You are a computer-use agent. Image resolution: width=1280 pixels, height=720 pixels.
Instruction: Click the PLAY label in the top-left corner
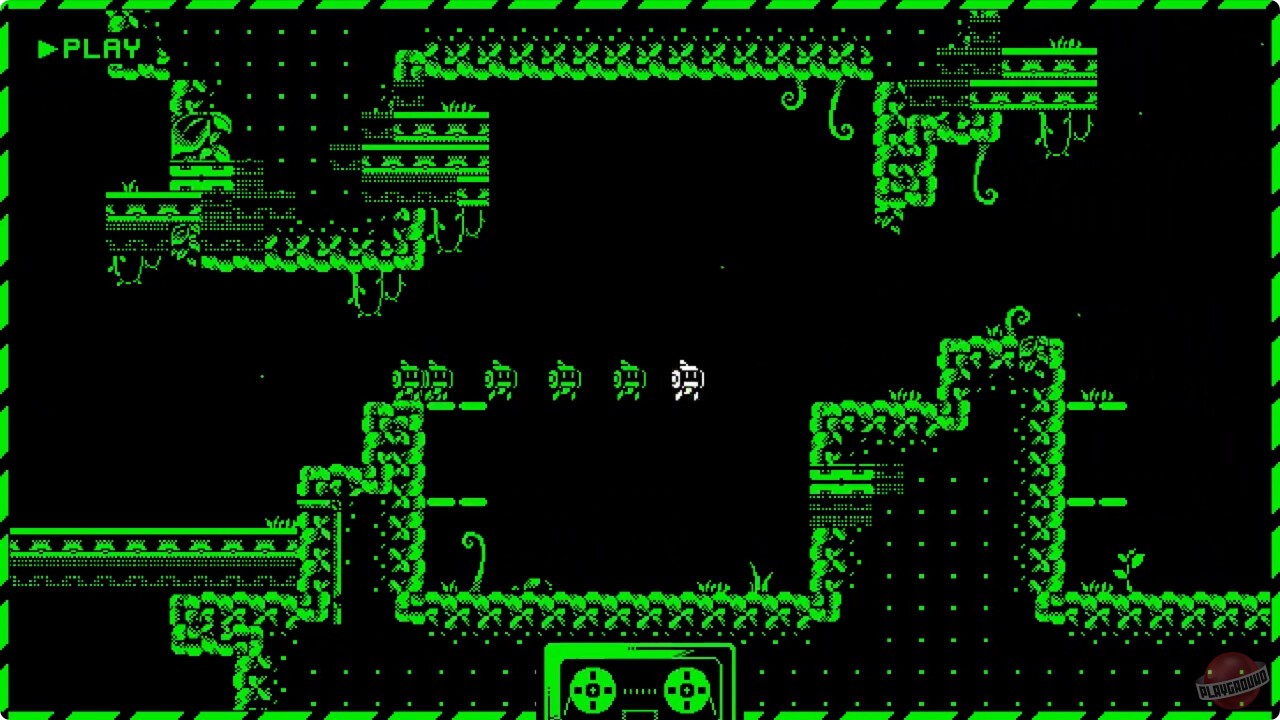click(x=100, y=46)
